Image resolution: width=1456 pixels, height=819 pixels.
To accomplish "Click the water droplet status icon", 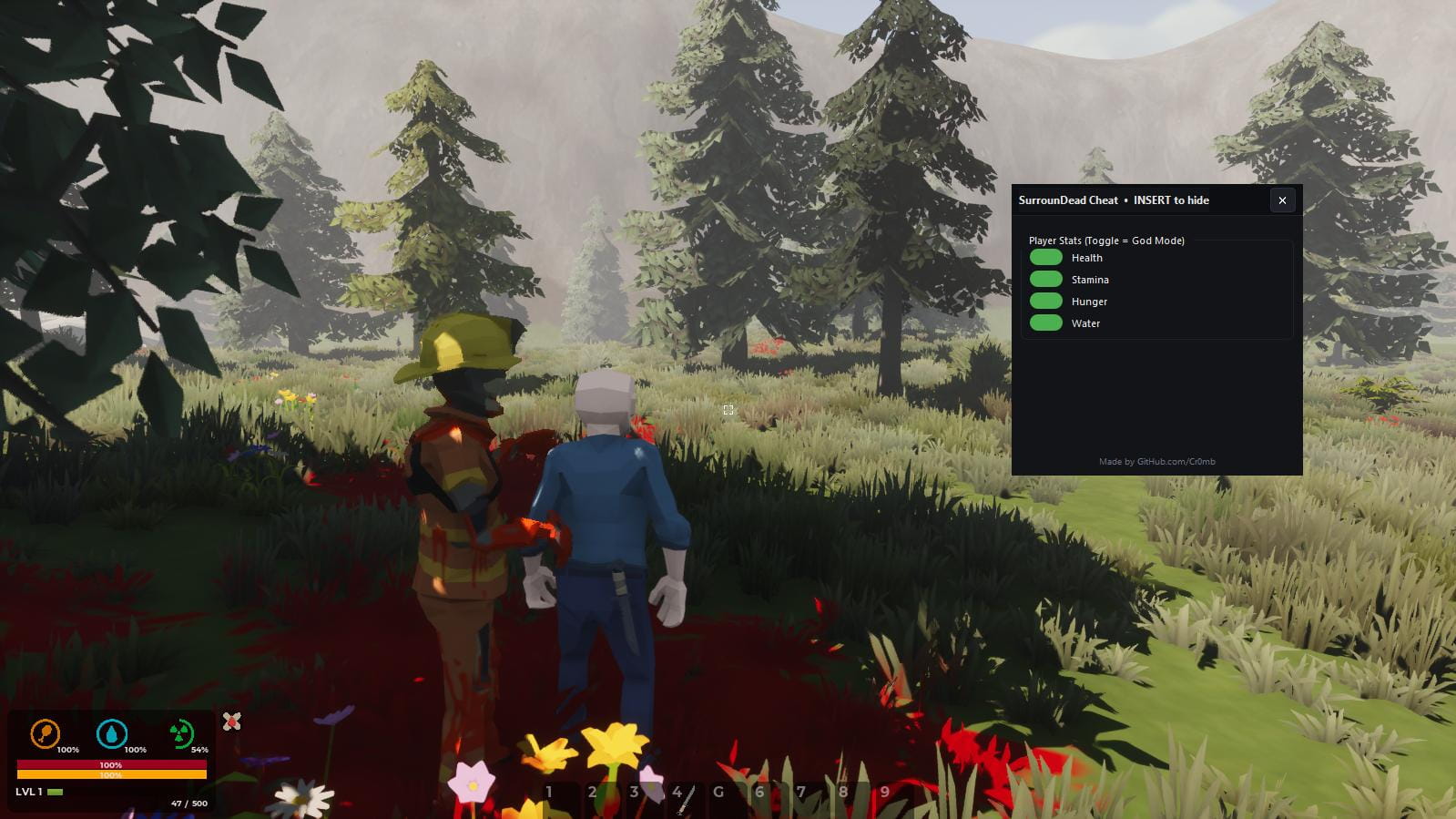I will (x=112, y=733).
